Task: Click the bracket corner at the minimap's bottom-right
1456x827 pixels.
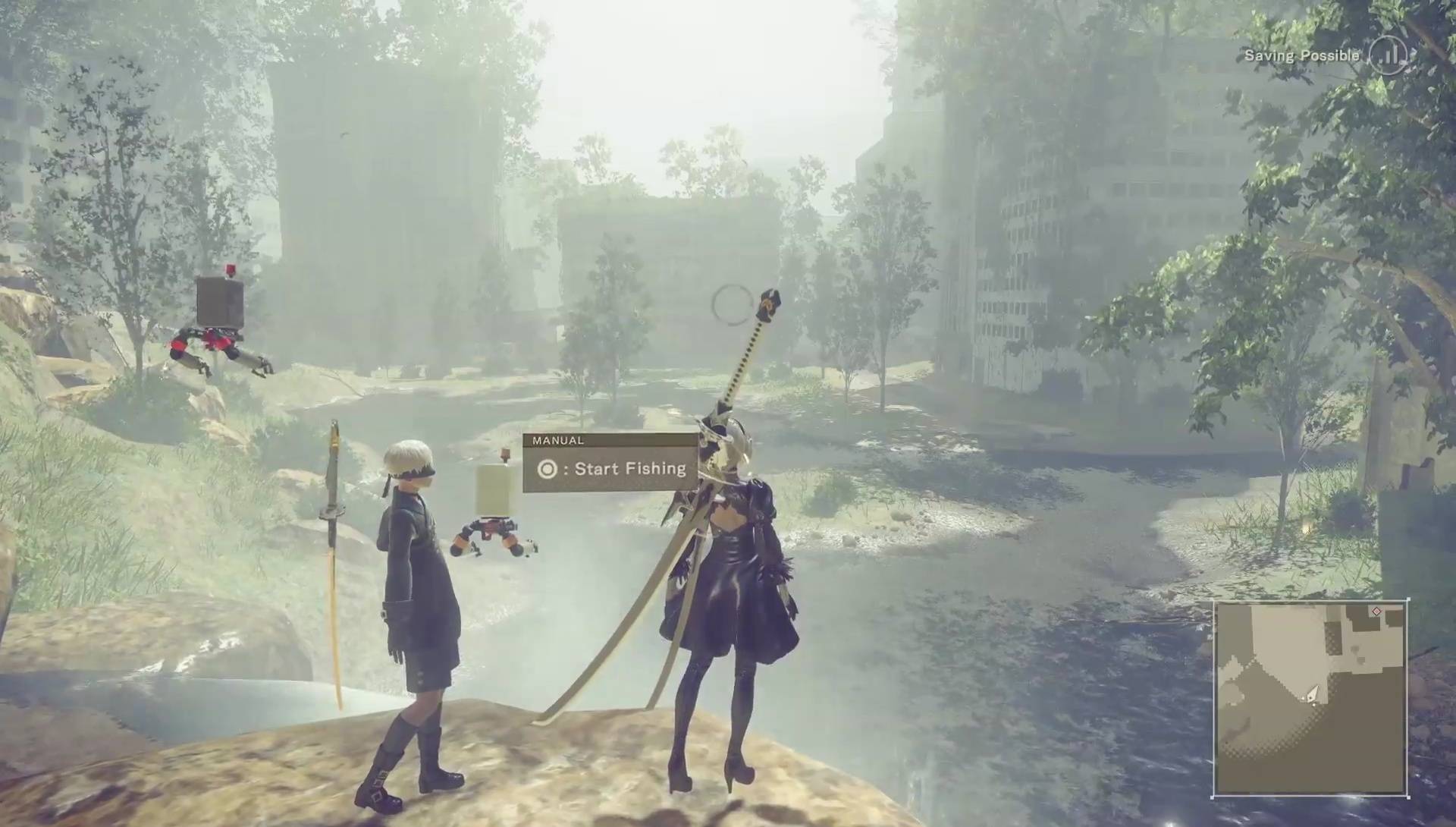Action: click(1408, 797)
